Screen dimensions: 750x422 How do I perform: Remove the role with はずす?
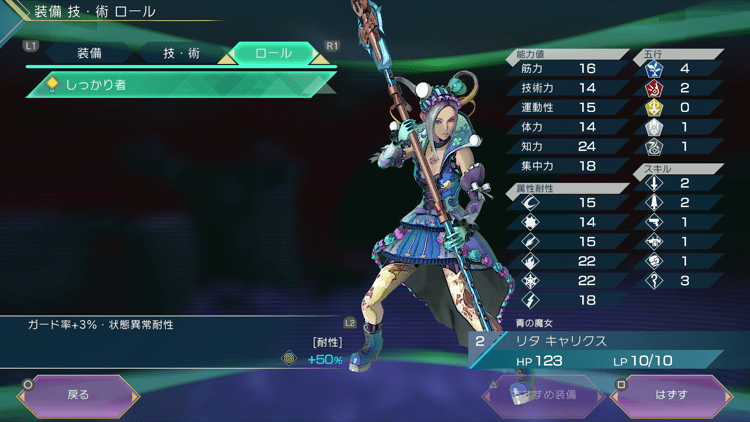coord(671,395)
